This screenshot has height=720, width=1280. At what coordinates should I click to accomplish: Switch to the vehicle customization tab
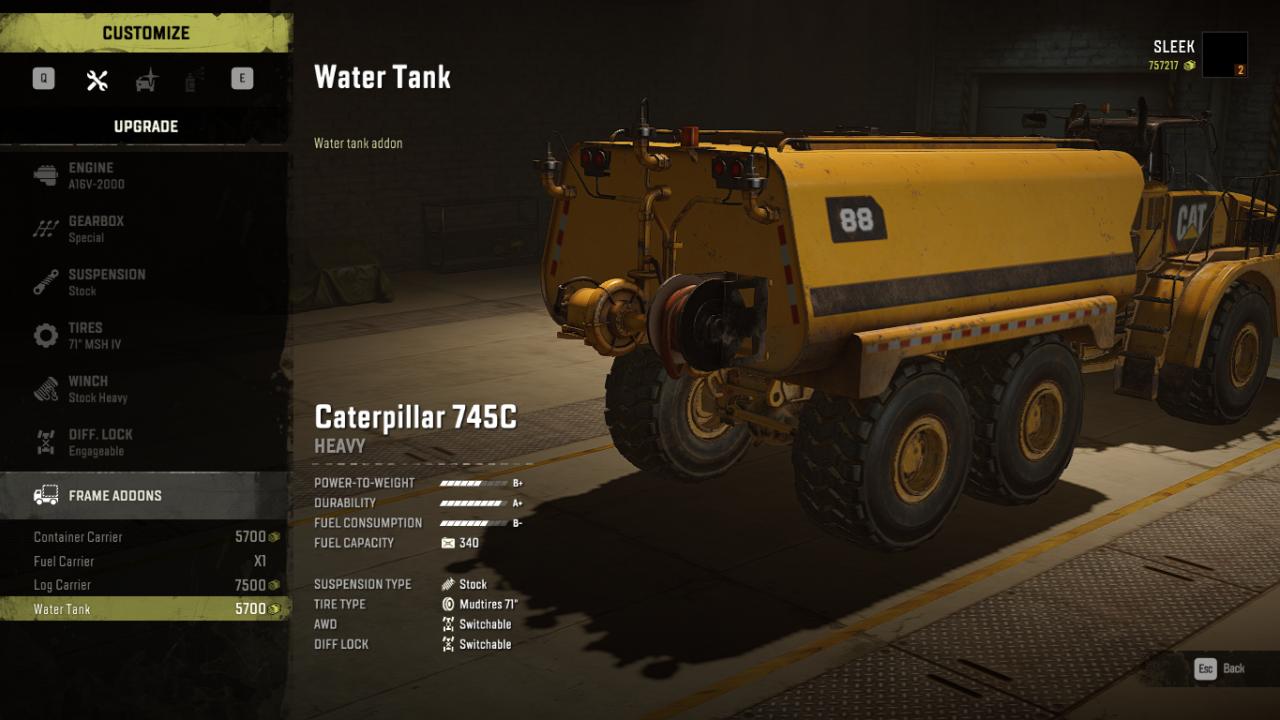point(147,80)
